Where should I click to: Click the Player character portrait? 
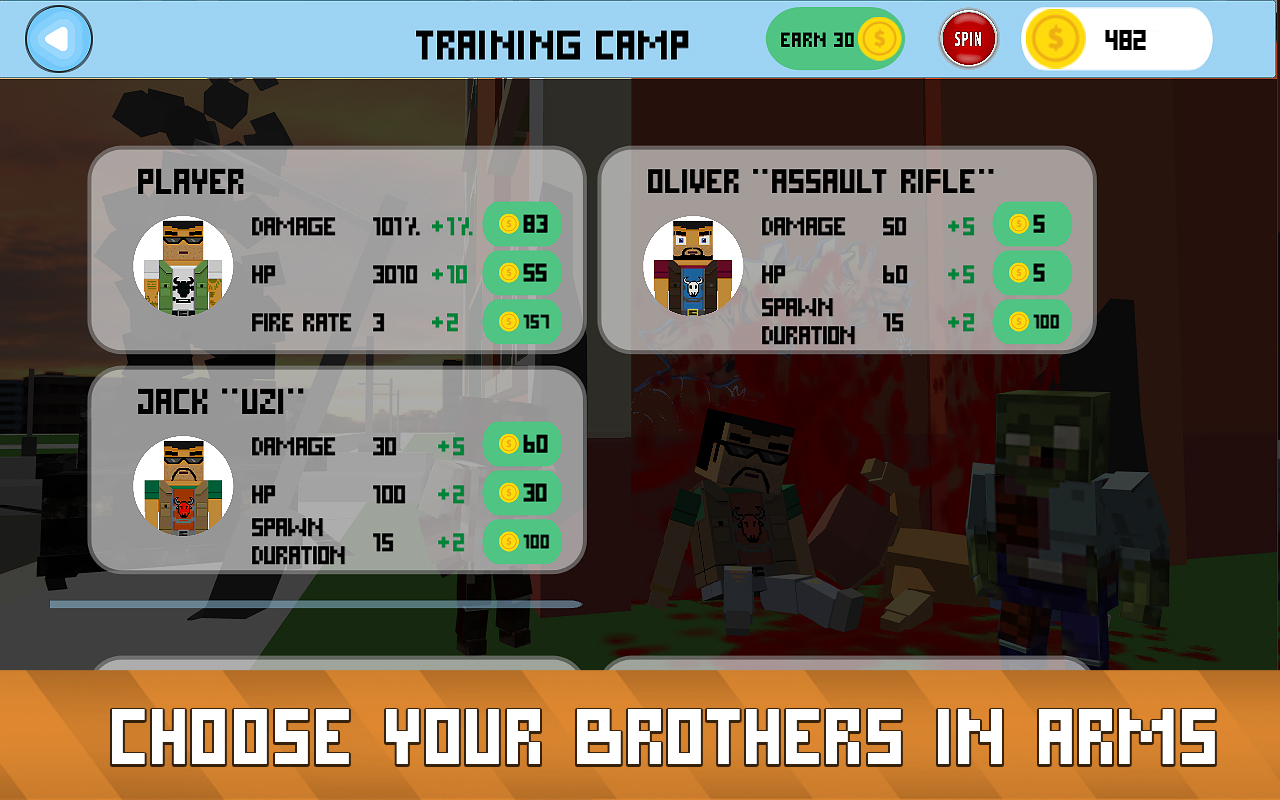pyautogui.click(x=184, y=265)
